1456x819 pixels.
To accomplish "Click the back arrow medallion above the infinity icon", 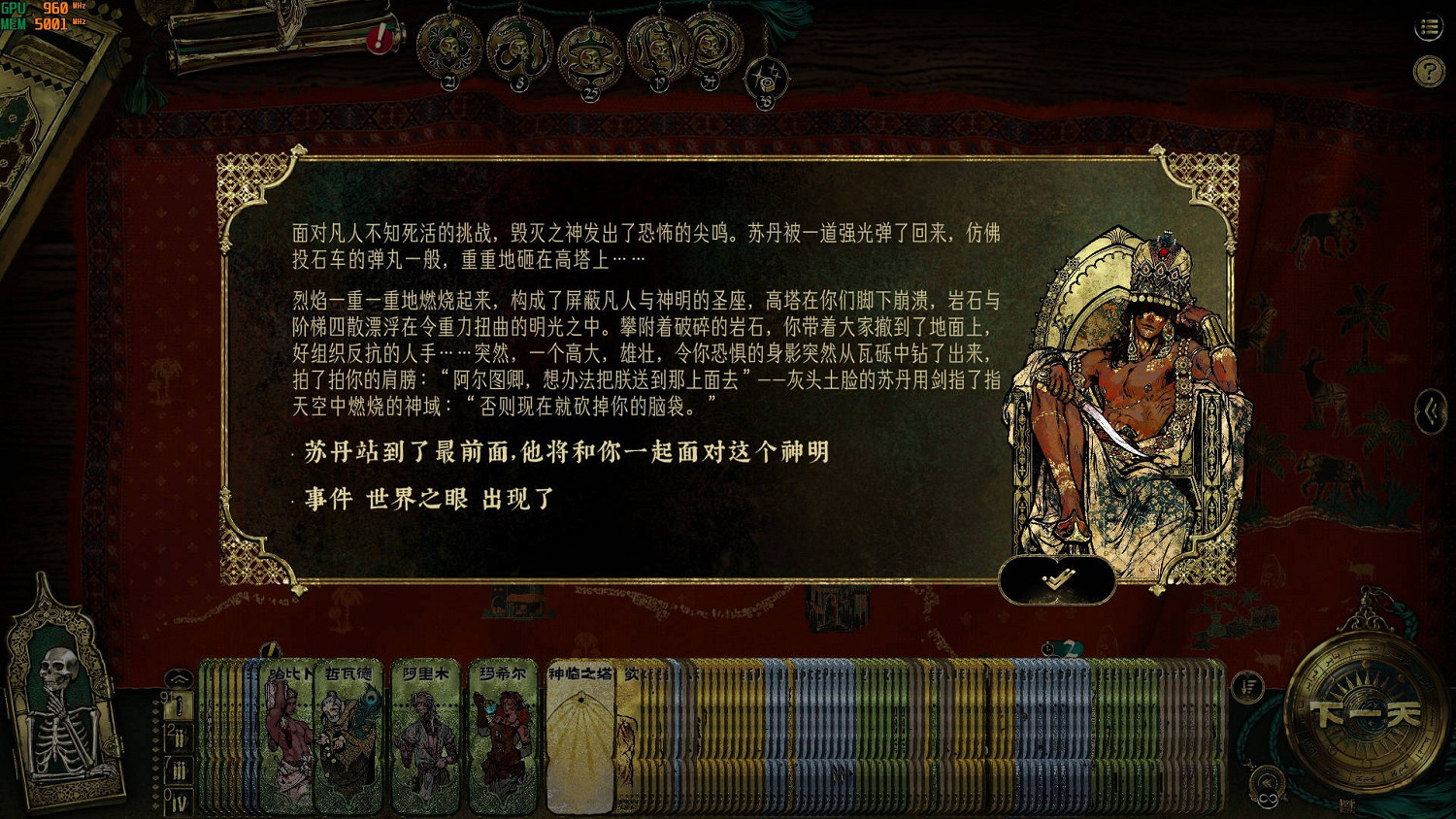I will tap(1267, 779).
